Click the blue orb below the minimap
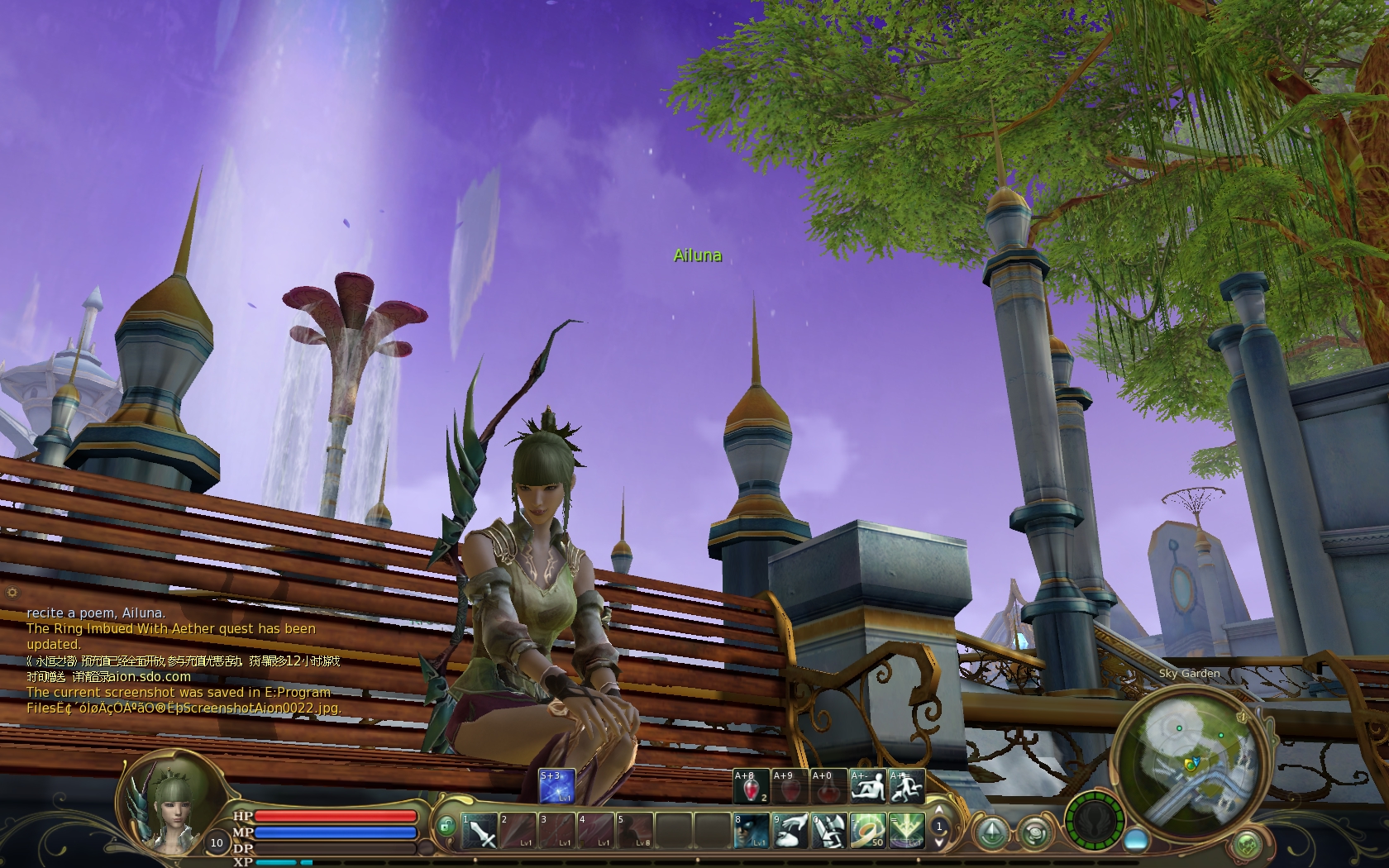Image resolution: width=1389 pixels, height=868 pixels. pos(1136,838)
